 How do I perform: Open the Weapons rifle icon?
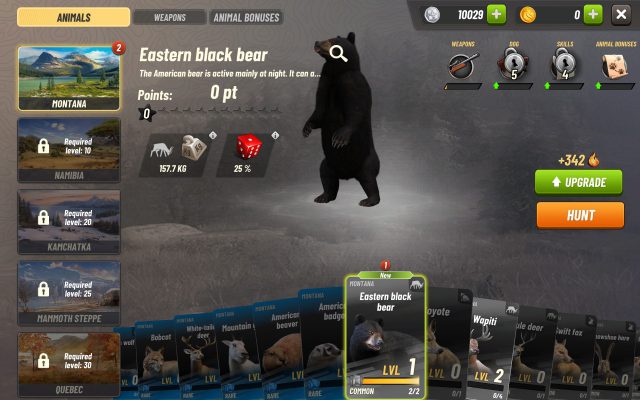click(461, 66)
